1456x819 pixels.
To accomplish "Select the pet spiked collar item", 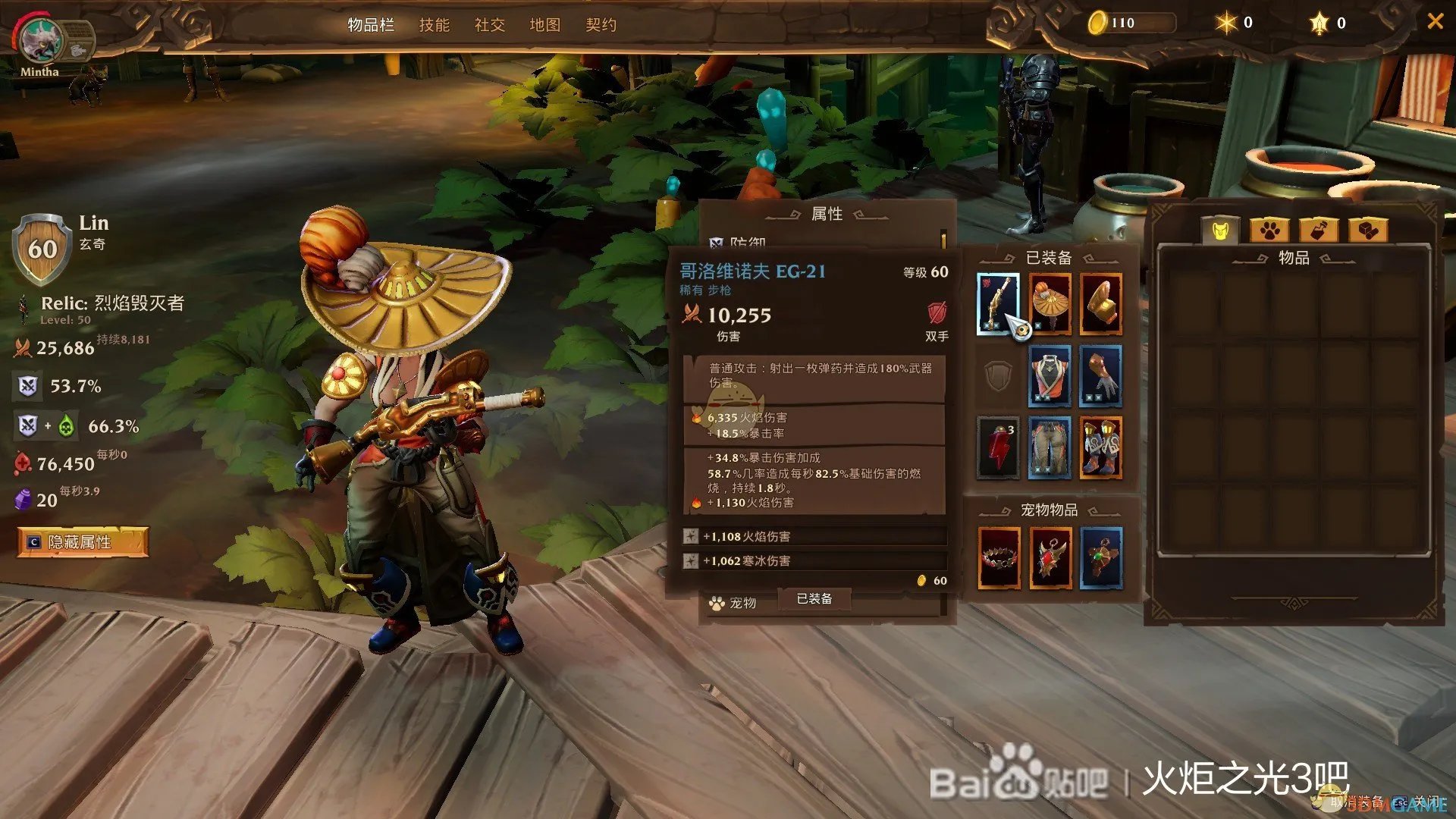I will pyautogui.click(x=999, y=559).
